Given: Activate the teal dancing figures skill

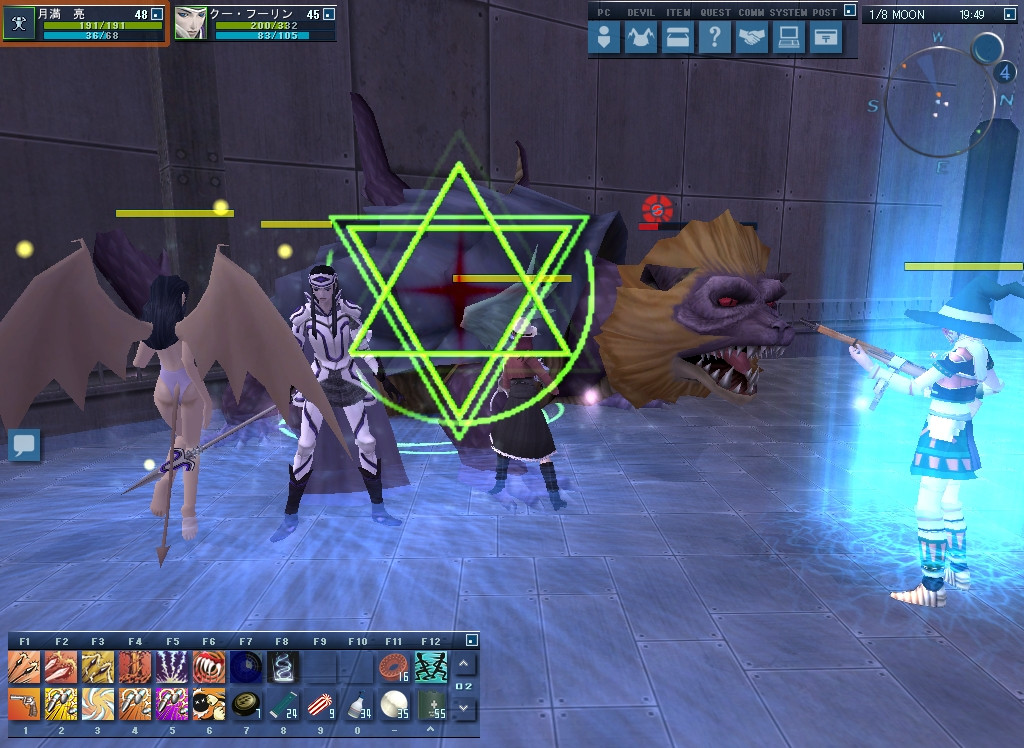Looking at the screenshot, I should click(x=429, y=666).
